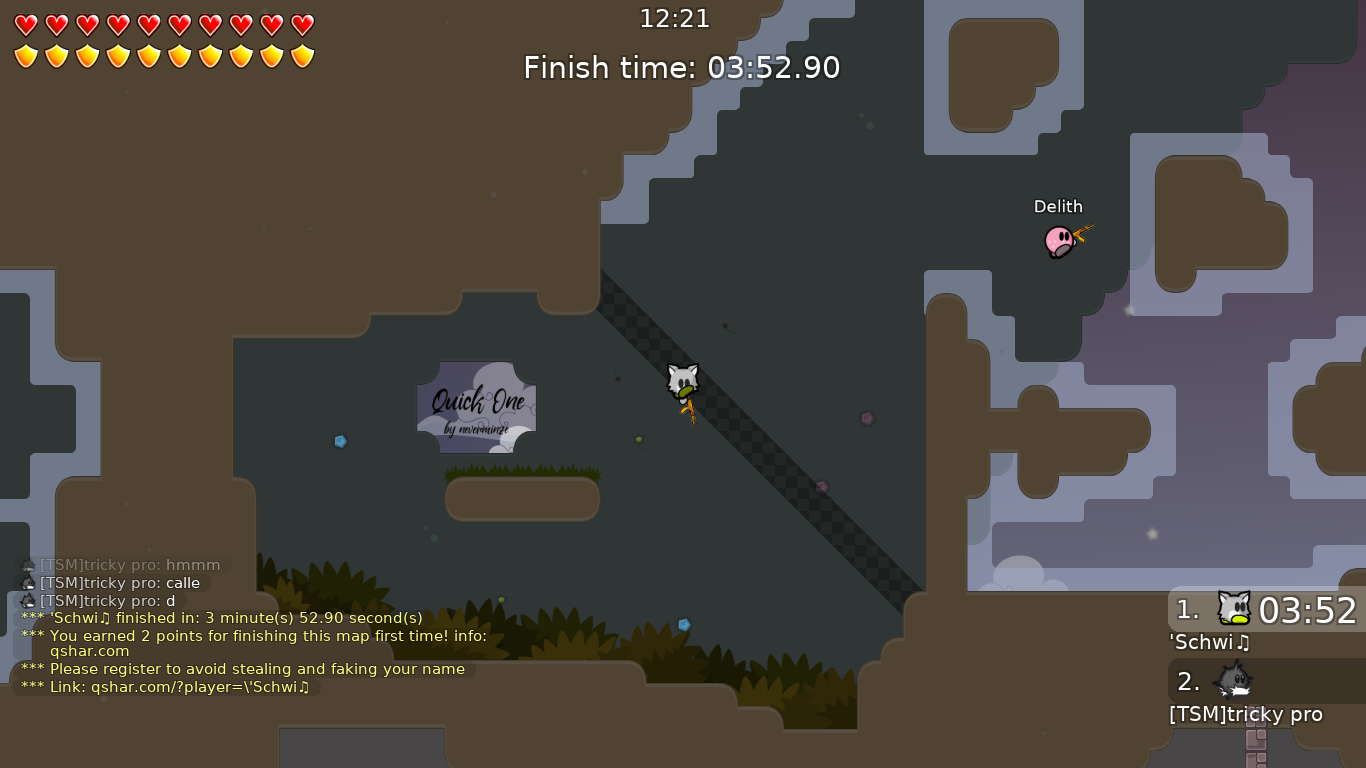Click the 03:52 time on the leaderboard

pos(1310,611)
